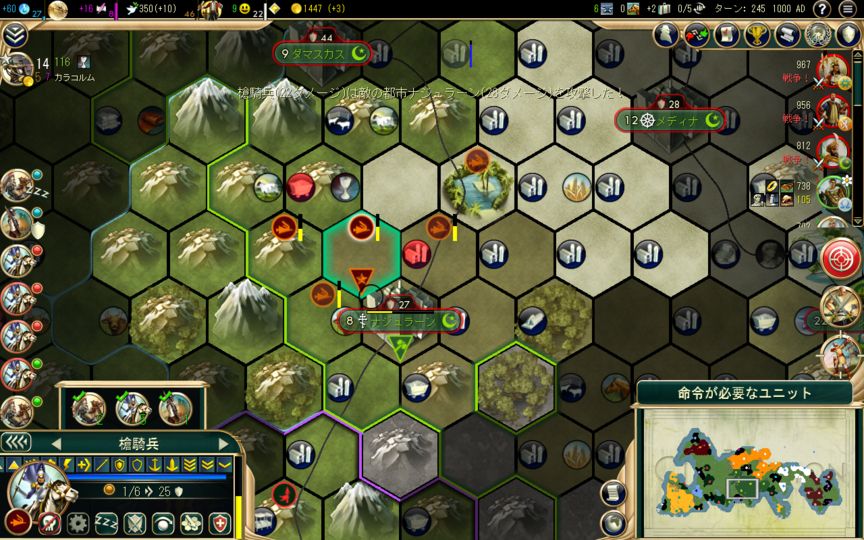Choose the alert crossed-swords shield action

(x=134, y=522)
